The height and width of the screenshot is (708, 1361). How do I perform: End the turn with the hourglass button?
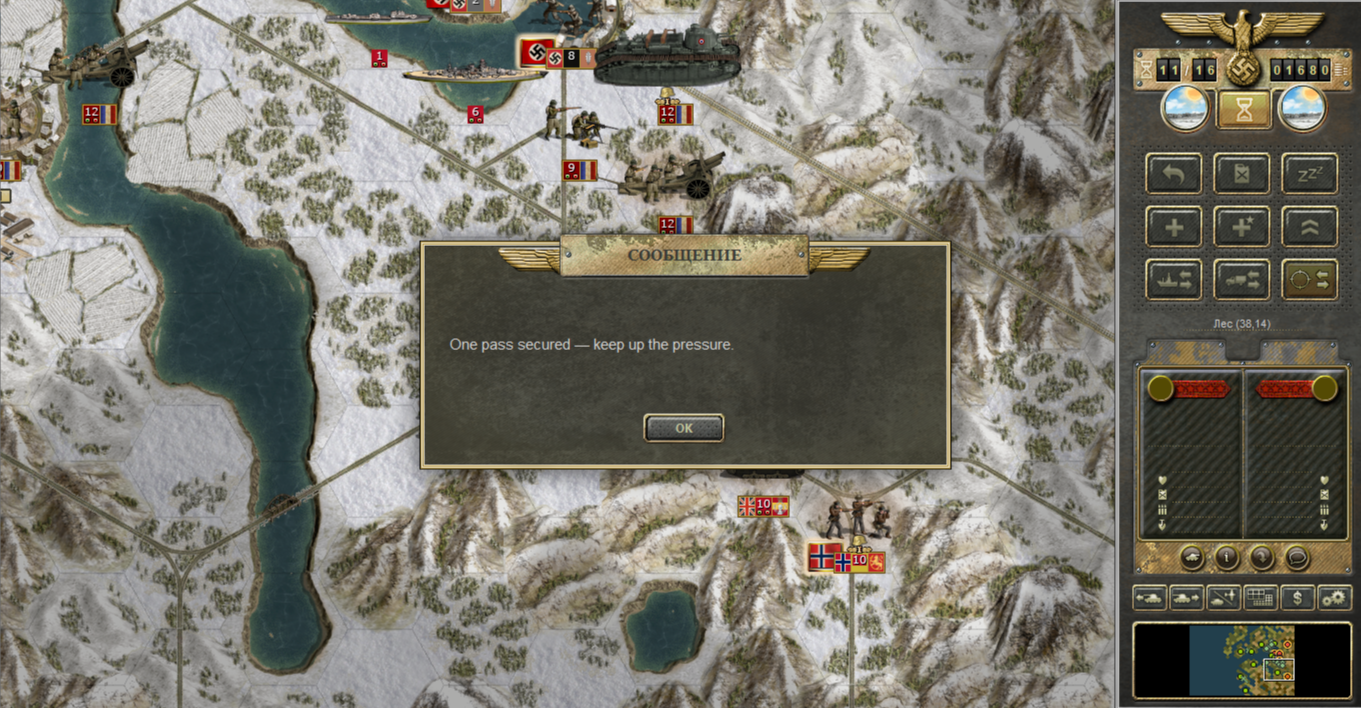1244,109
